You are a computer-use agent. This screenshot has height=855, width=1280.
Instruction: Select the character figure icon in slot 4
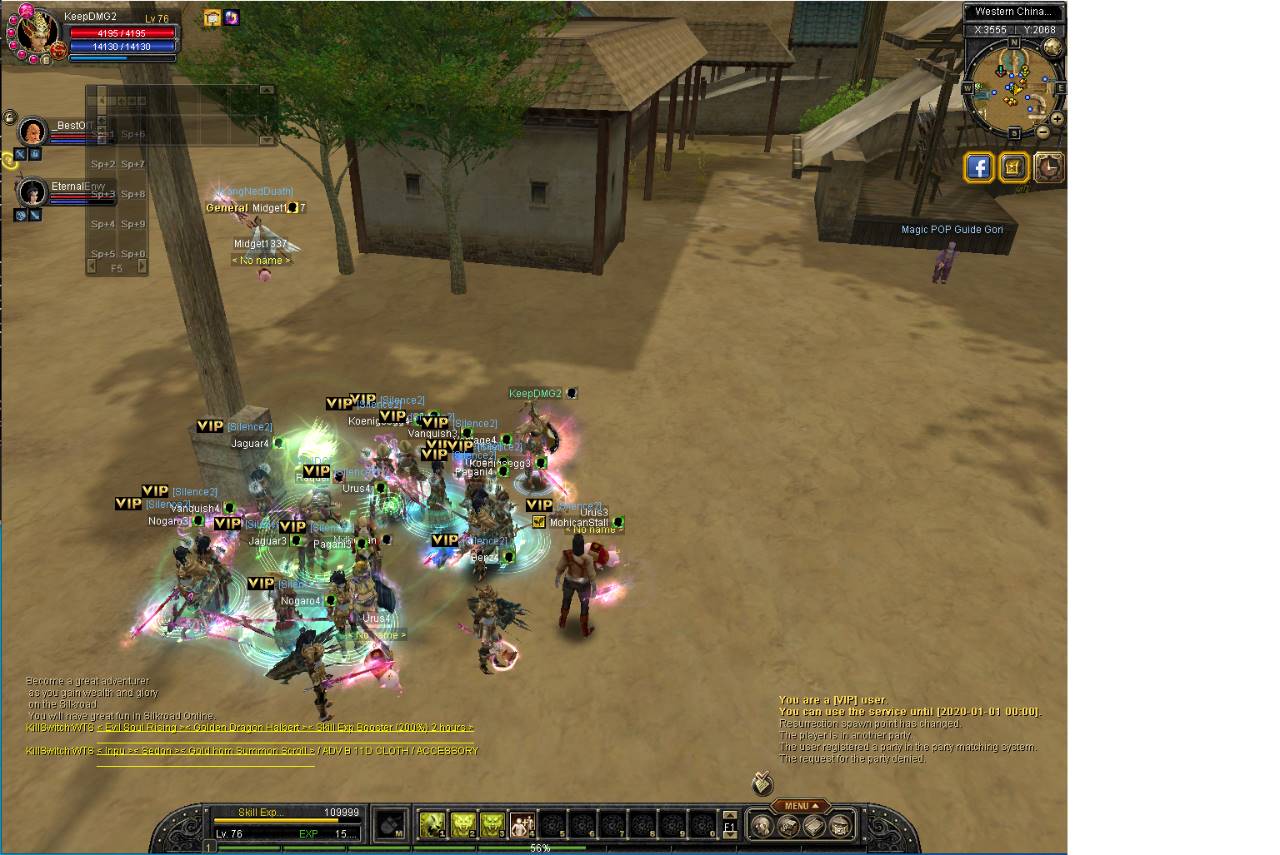point(523,824)
